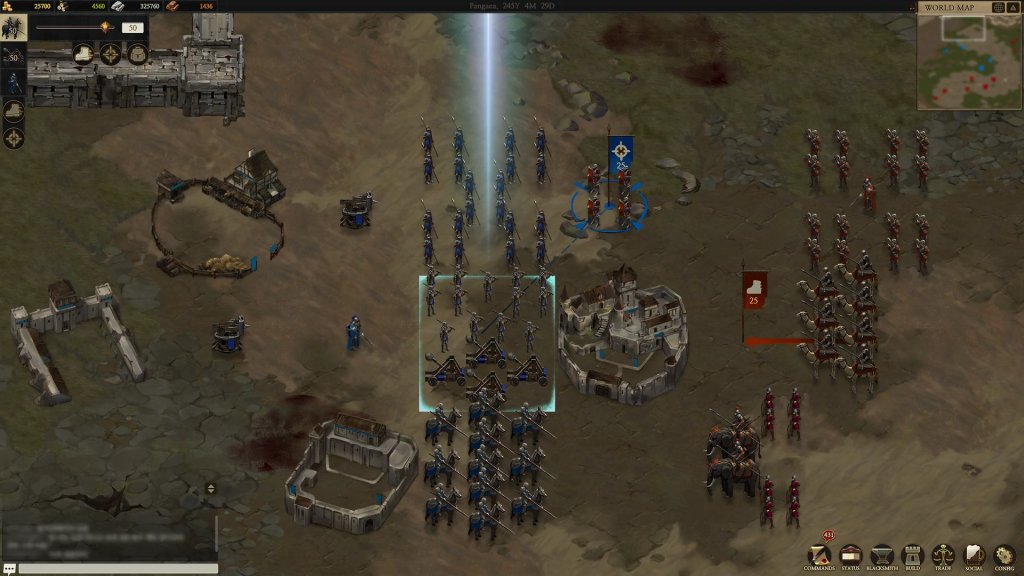Click the unit amount field showing 50
Viewport: 1024px width, 576px height.
coord(132,28)
